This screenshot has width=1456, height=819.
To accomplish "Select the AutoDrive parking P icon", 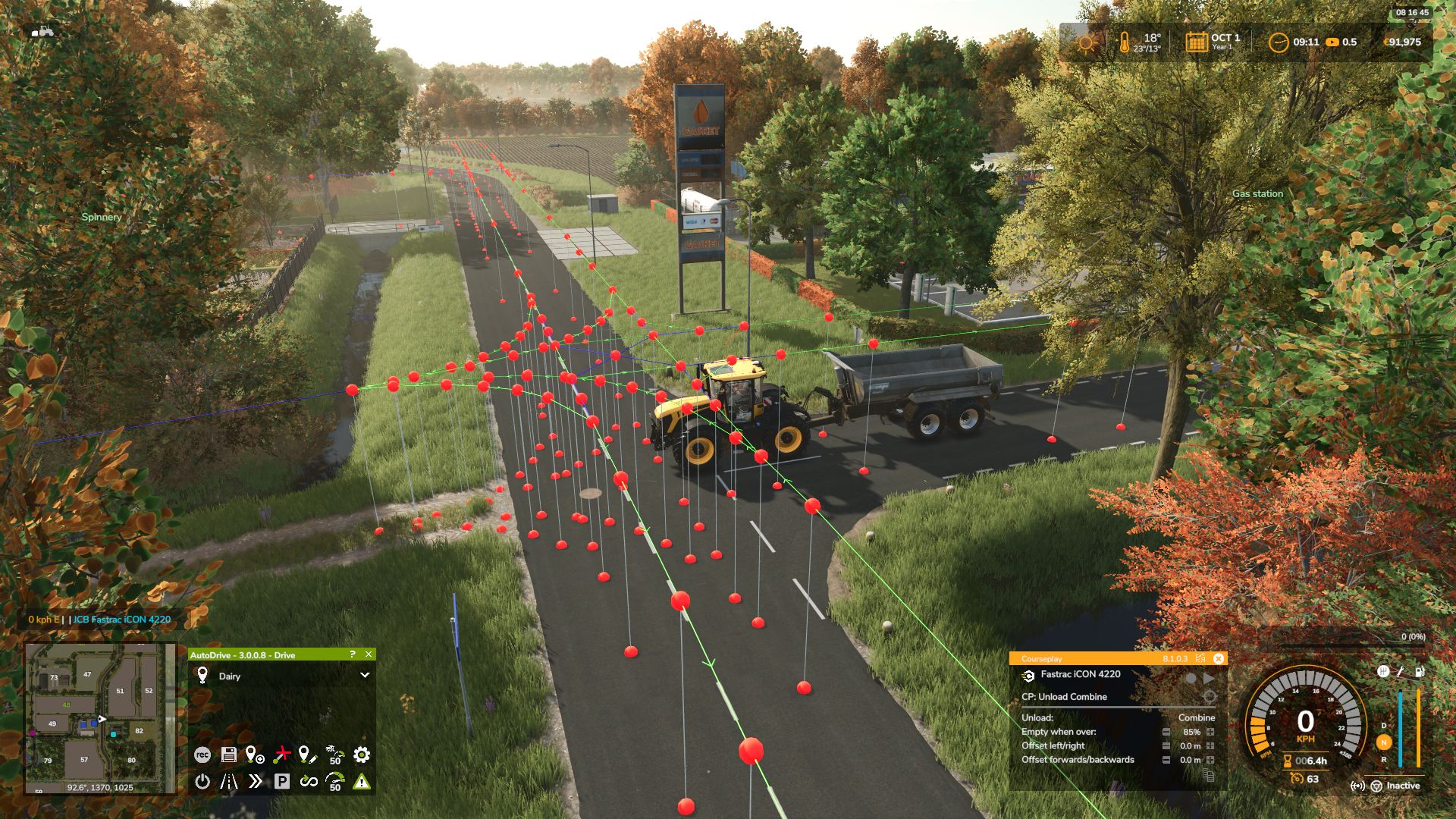I will [281, 781].
